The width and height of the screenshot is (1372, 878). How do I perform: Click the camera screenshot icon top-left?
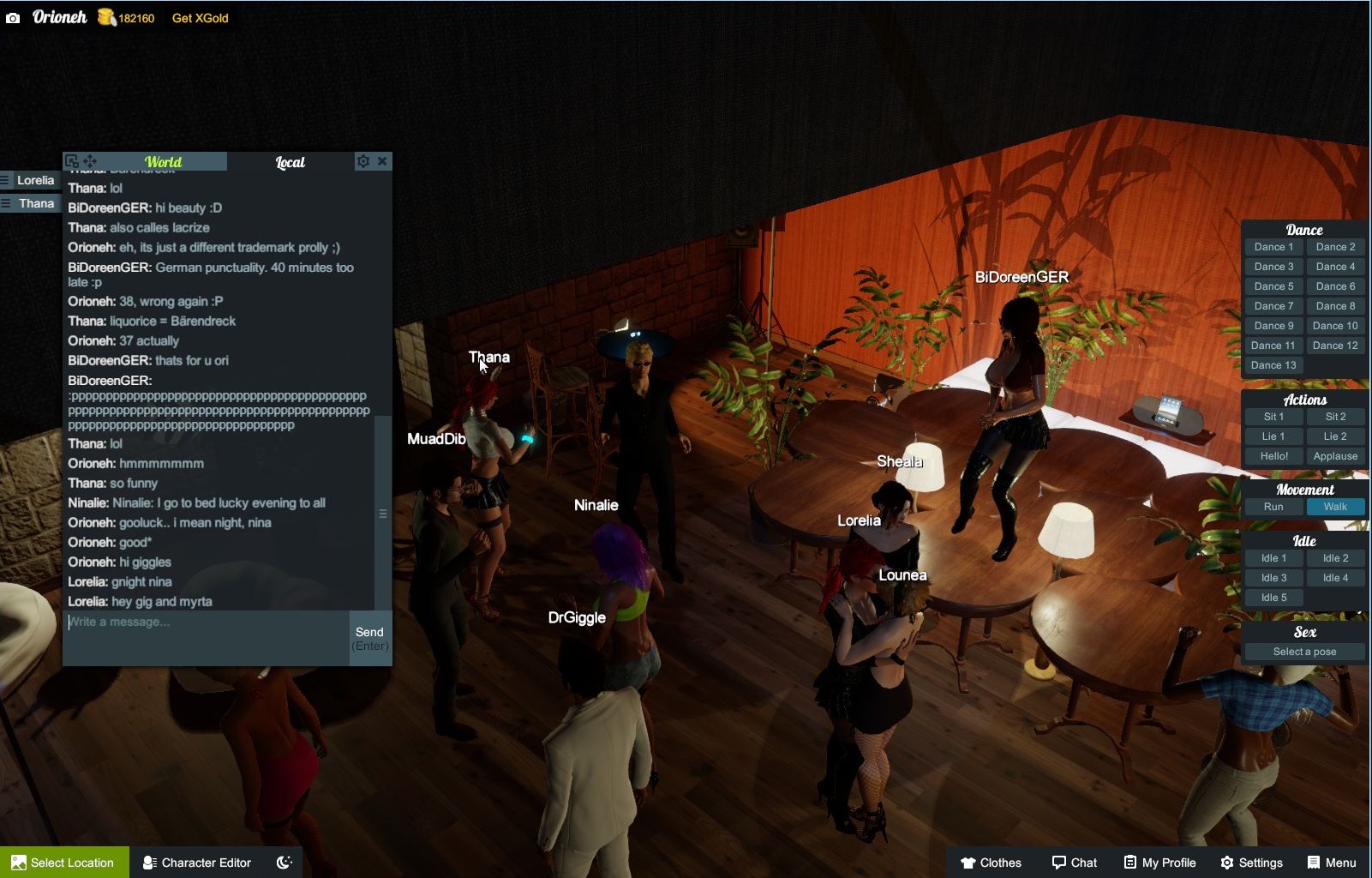click(x=12, y=17)
